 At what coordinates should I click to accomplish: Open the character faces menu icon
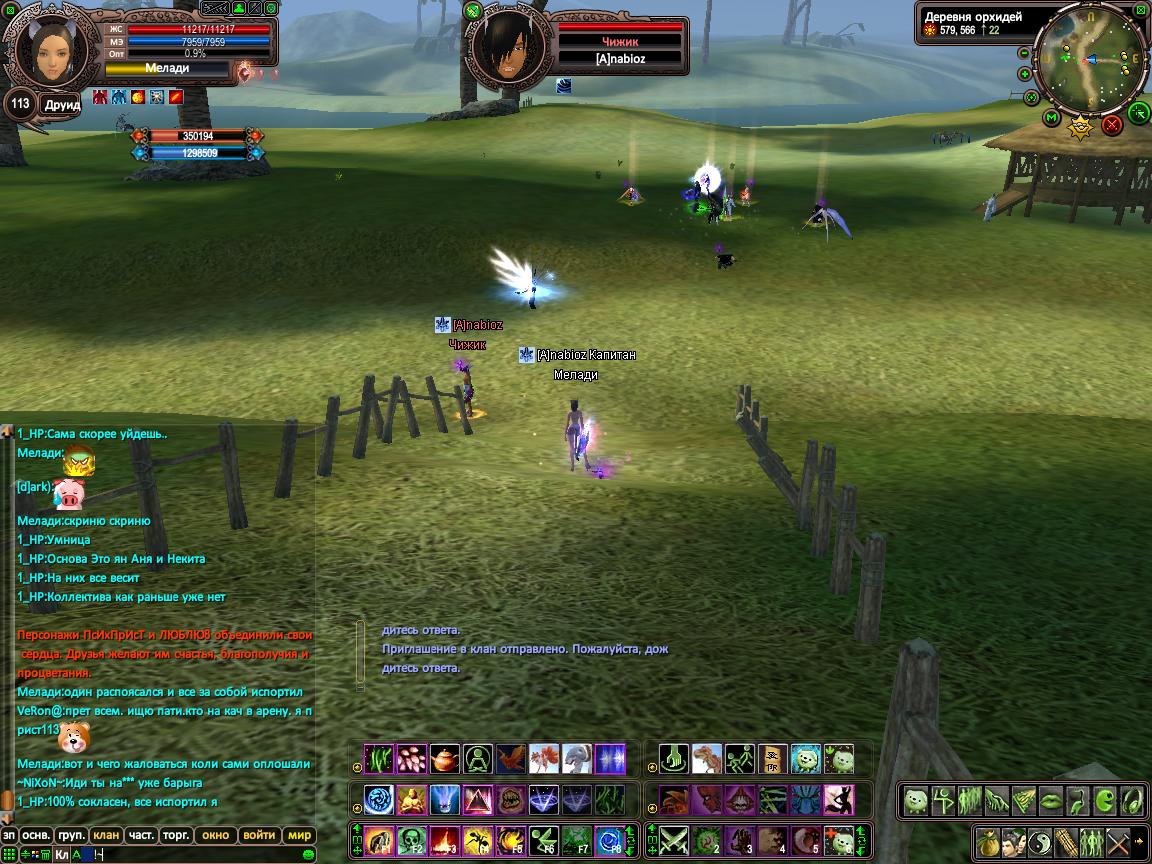pos(1014,840)
